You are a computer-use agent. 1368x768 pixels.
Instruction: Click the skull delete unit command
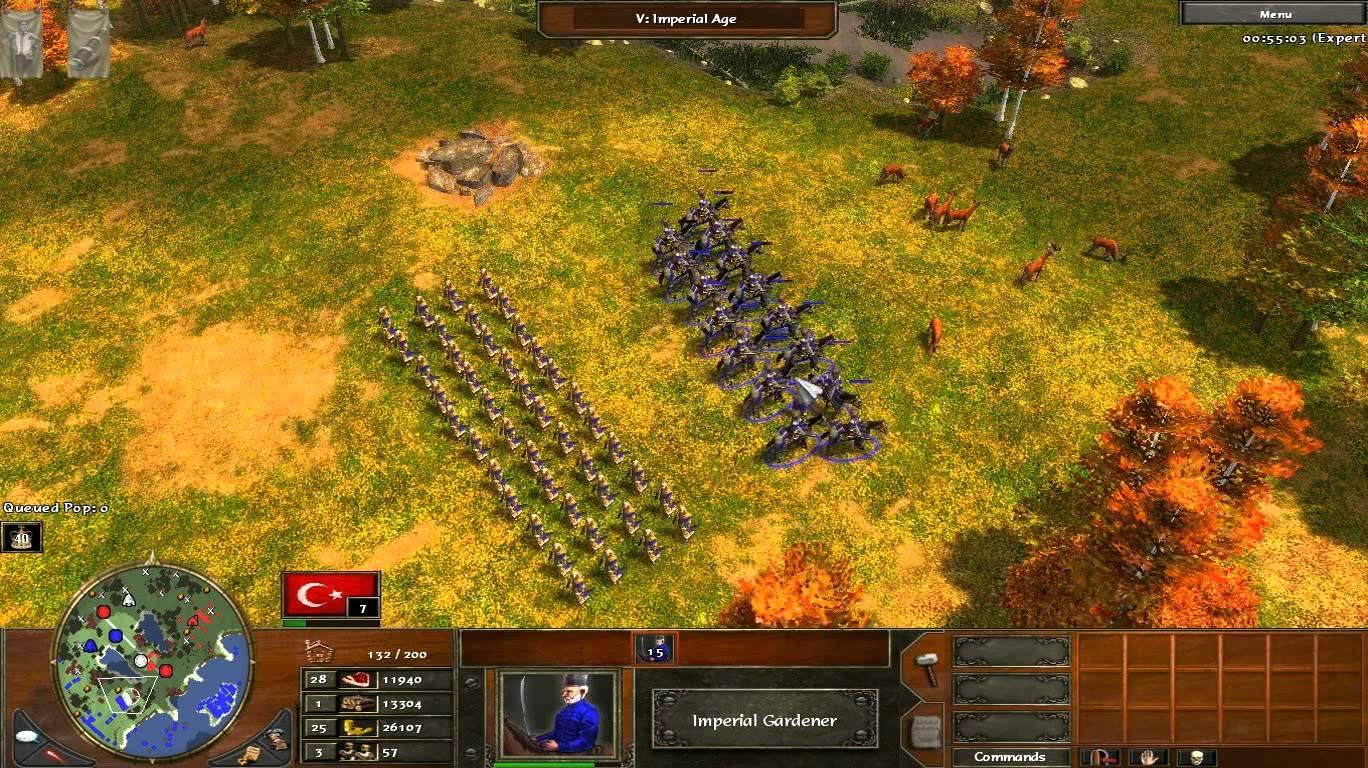click(x=1195, y=757)
